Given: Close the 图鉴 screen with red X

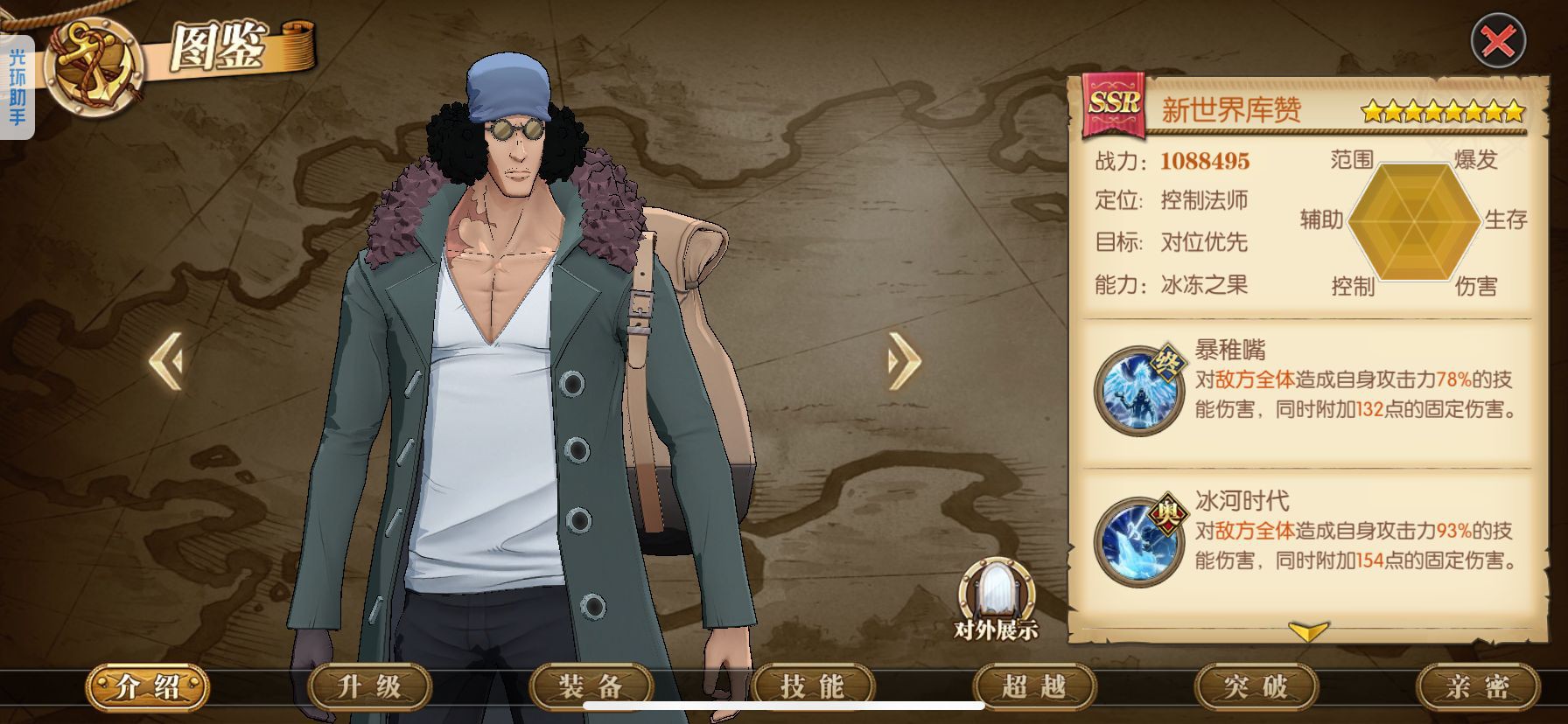Looking at the screenshot, I should (1498, 40).
